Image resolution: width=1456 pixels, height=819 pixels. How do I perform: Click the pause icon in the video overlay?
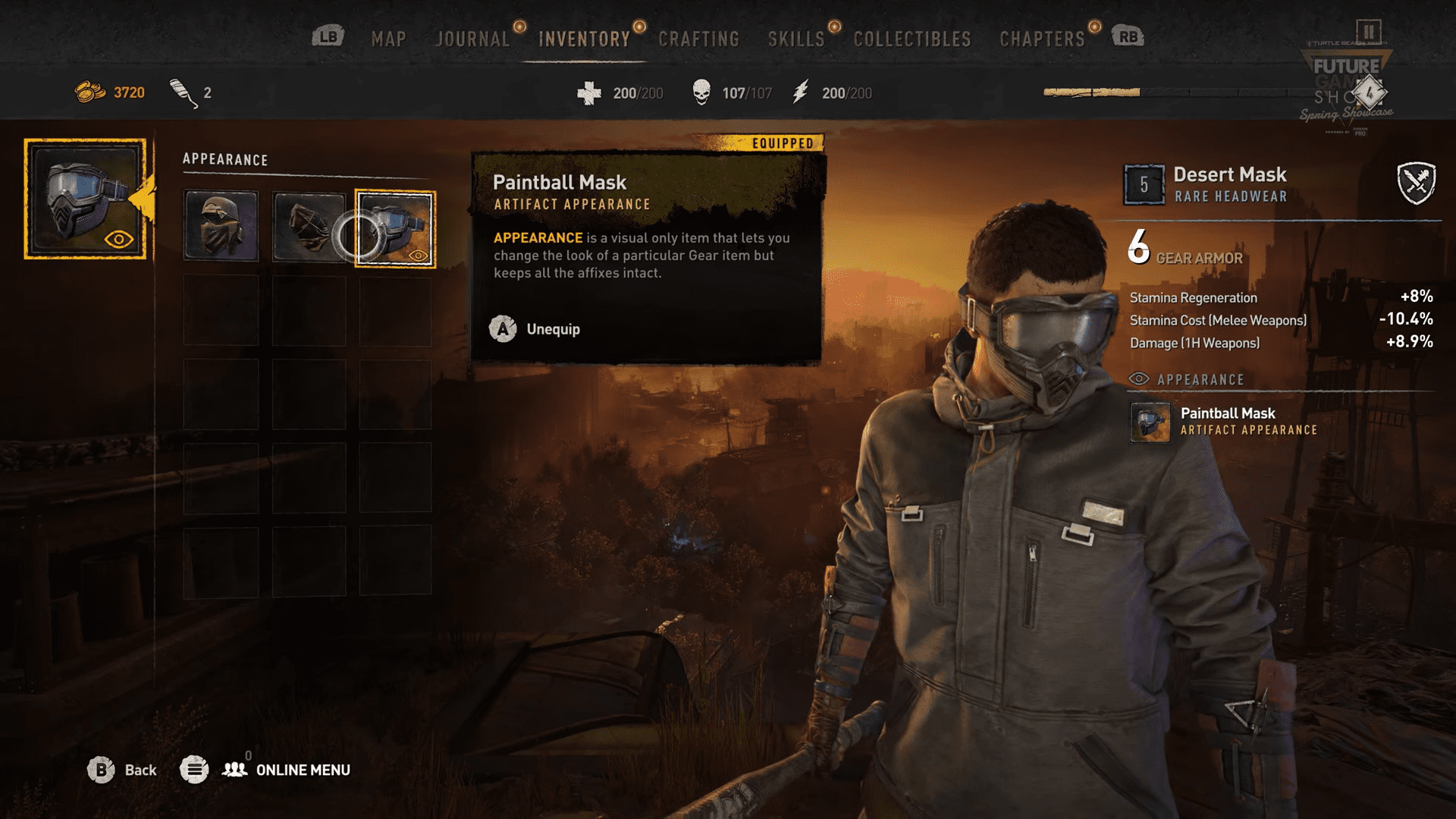tap(1369, 32)
